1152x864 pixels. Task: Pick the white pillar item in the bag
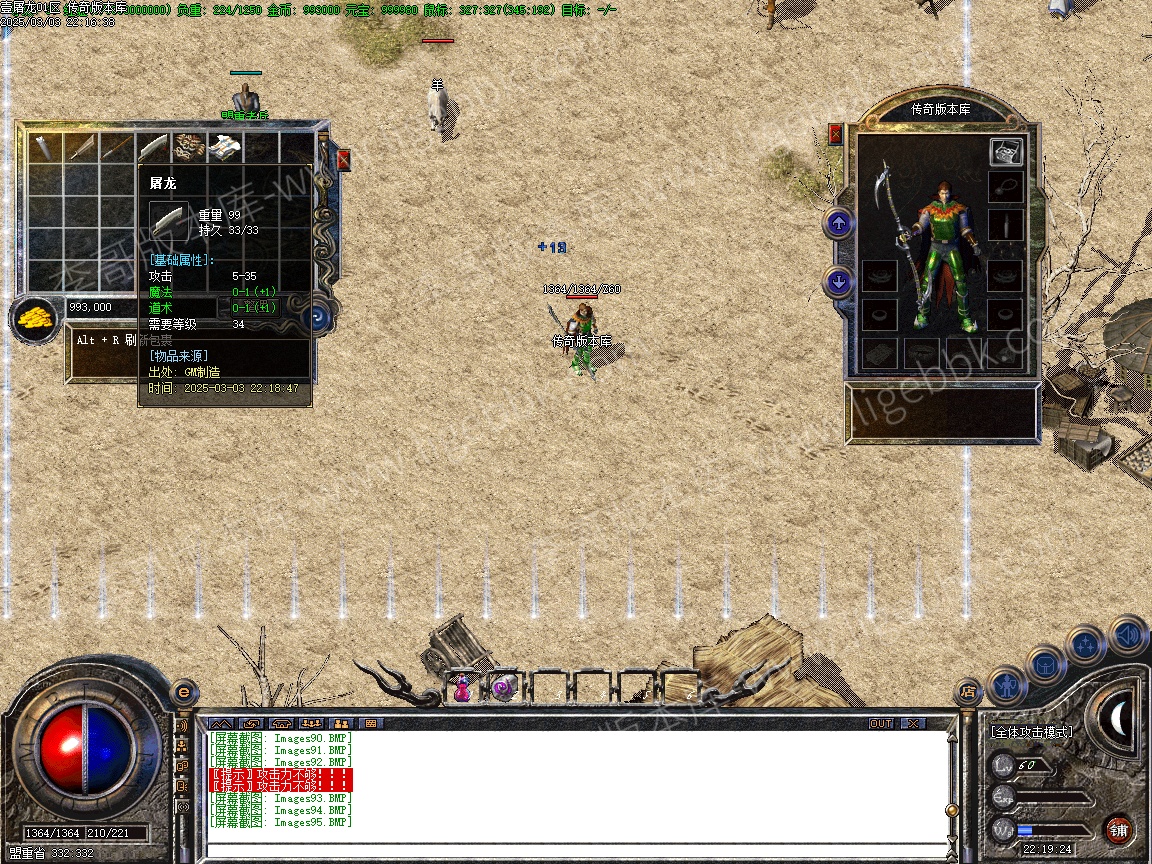click(46, 148)
